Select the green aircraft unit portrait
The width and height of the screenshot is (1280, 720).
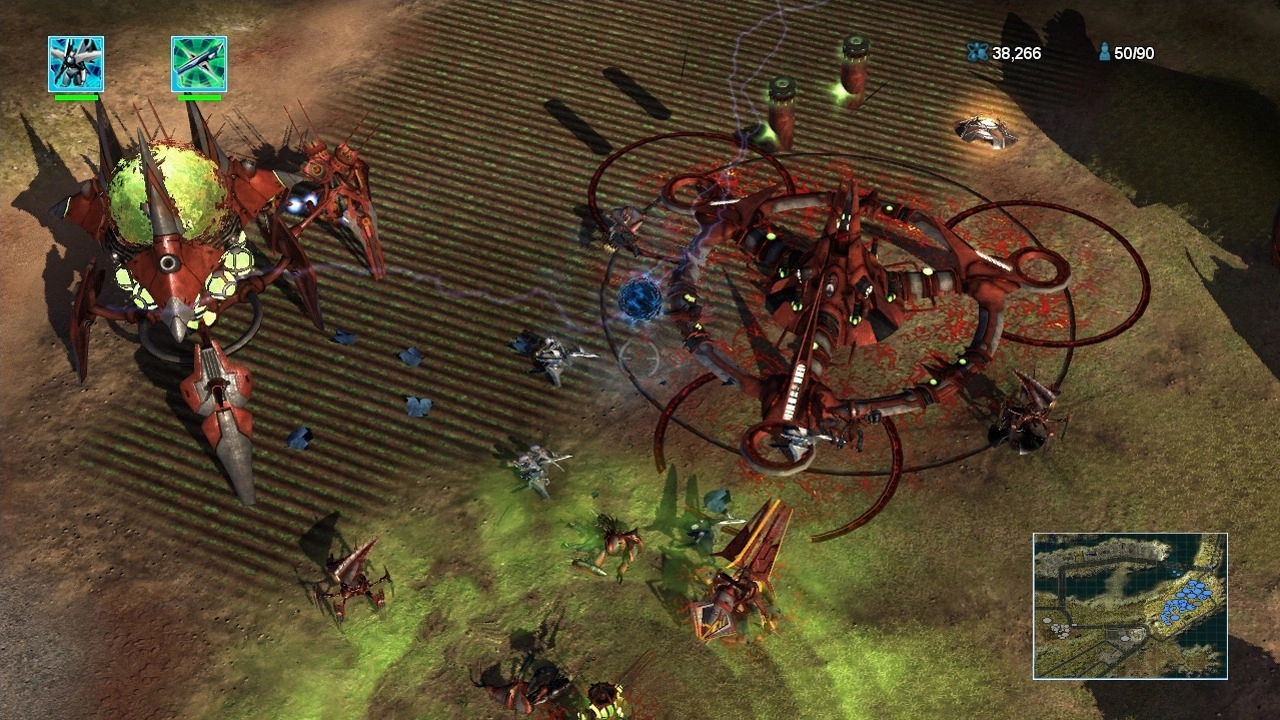199,64
